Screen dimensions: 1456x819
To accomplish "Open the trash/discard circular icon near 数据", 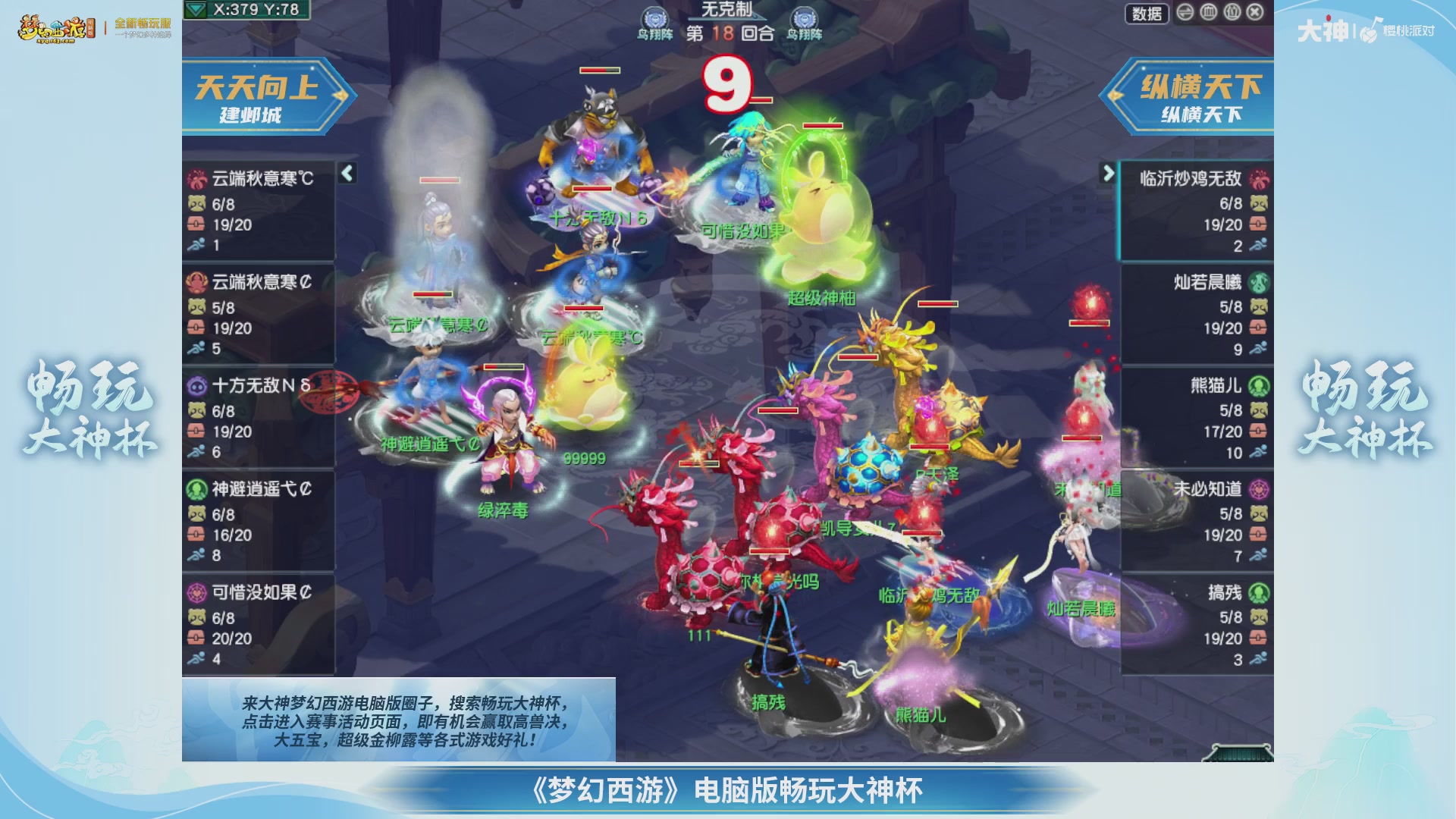I will [x=1230, y=13].
